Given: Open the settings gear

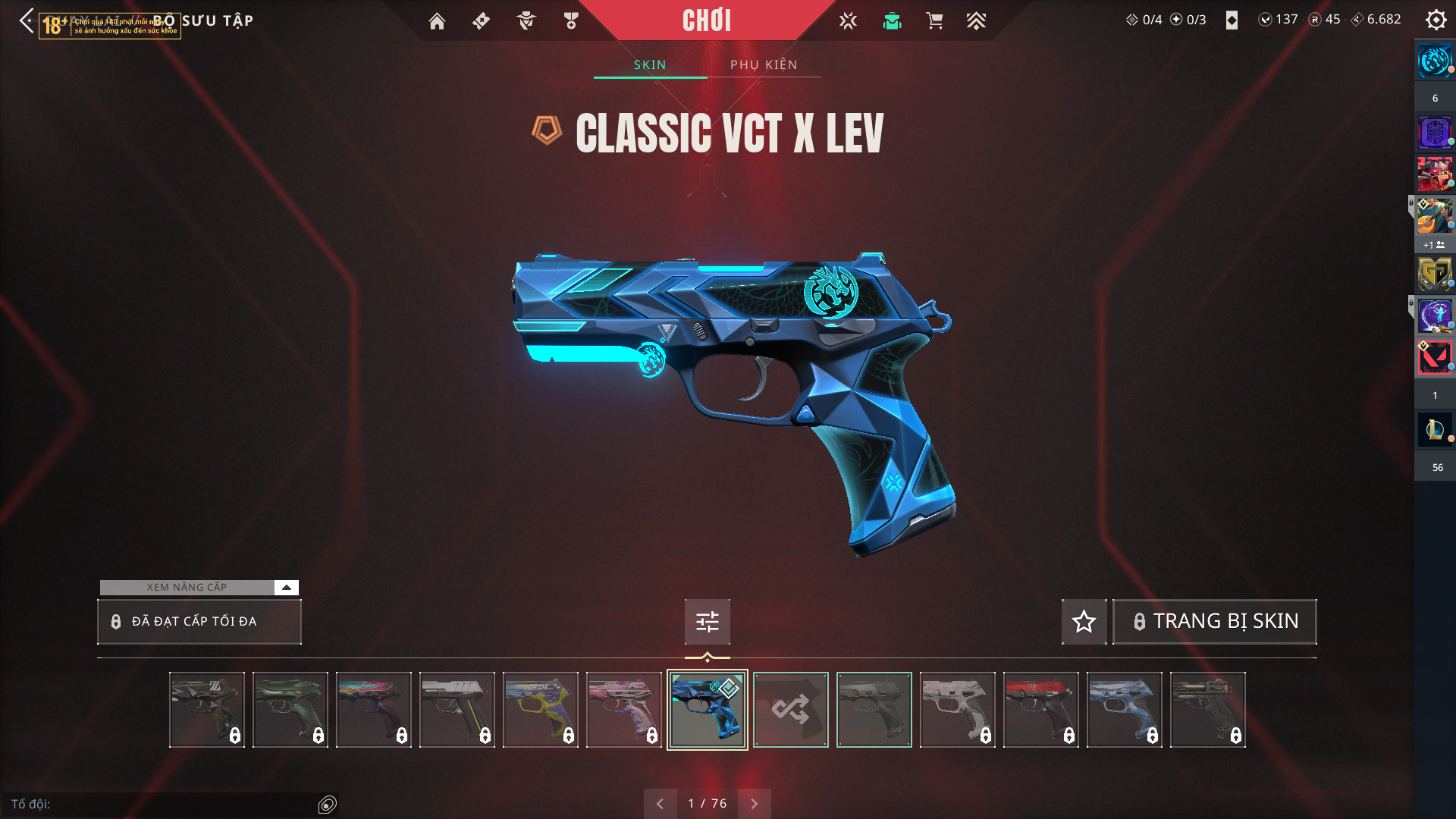Looking at the screenshot, I should coord(1436,20).
